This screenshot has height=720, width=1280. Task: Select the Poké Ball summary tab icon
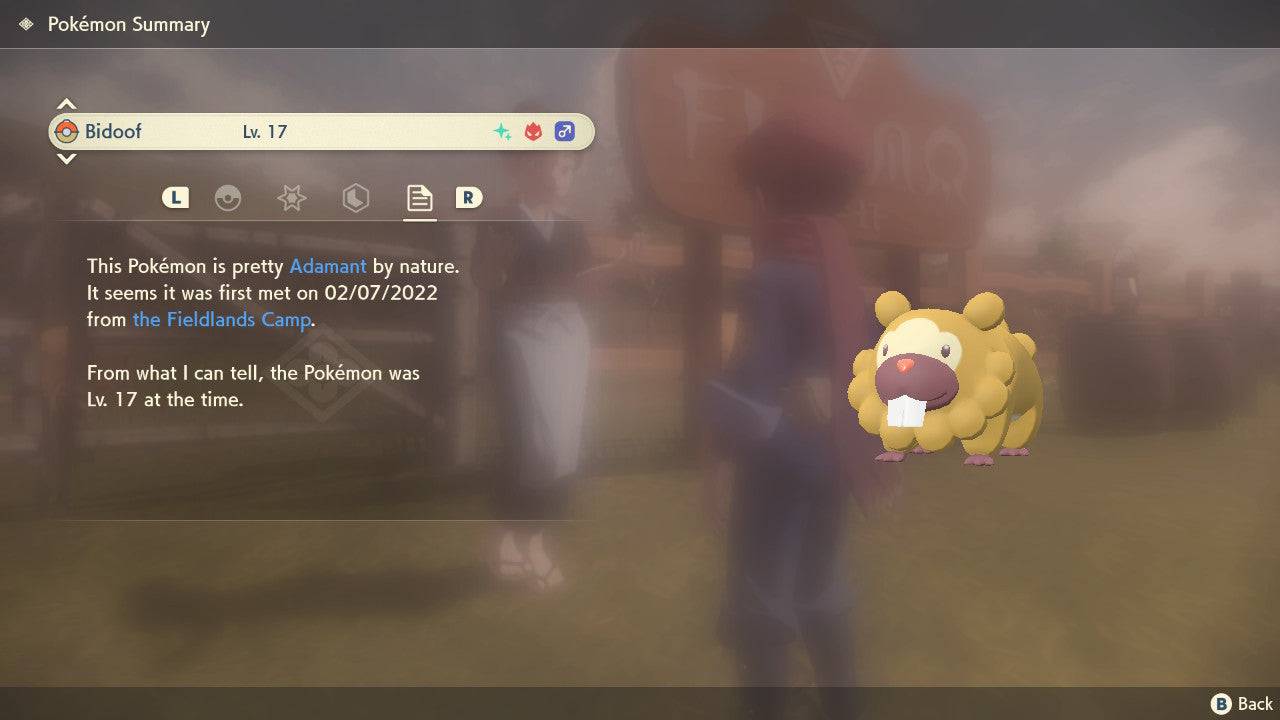(x=229, y=198)
